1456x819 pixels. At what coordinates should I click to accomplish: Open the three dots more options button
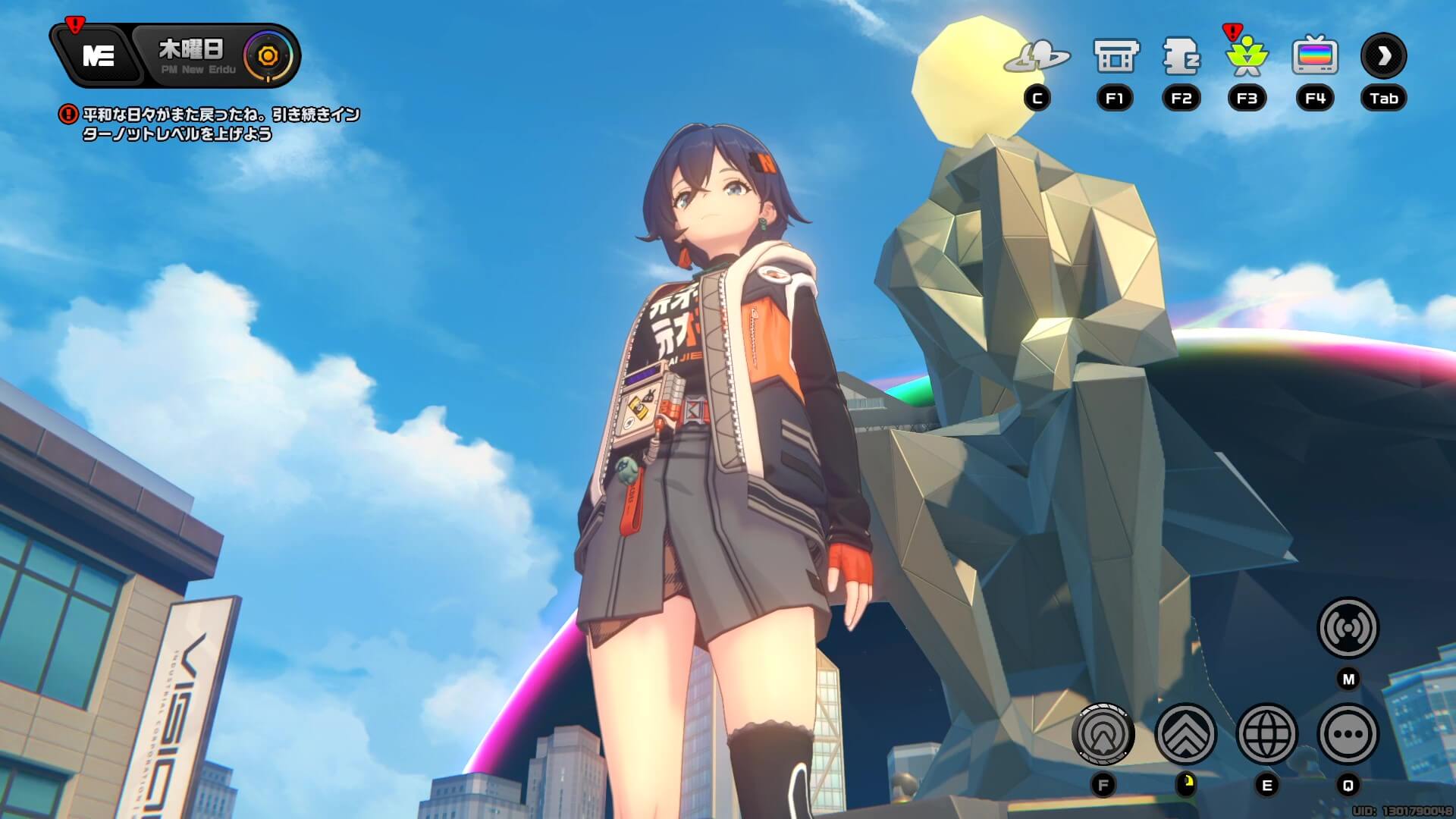pyautogui.click(x=1348, y=734)
